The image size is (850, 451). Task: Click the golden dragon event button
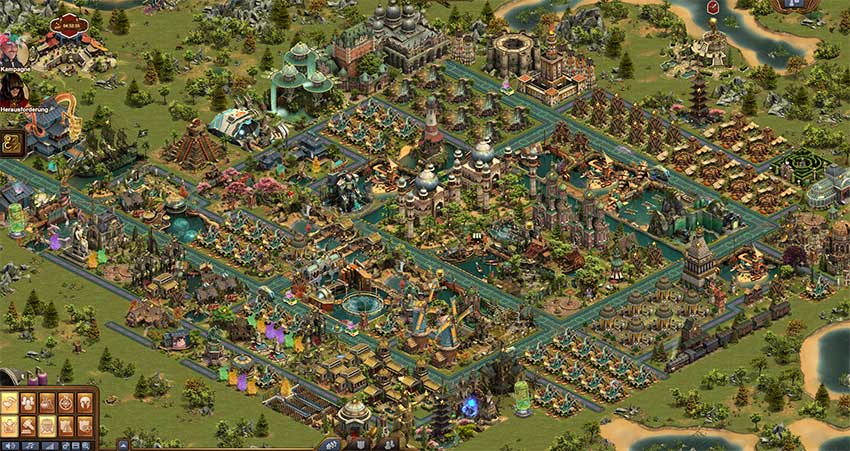(13, 143)
